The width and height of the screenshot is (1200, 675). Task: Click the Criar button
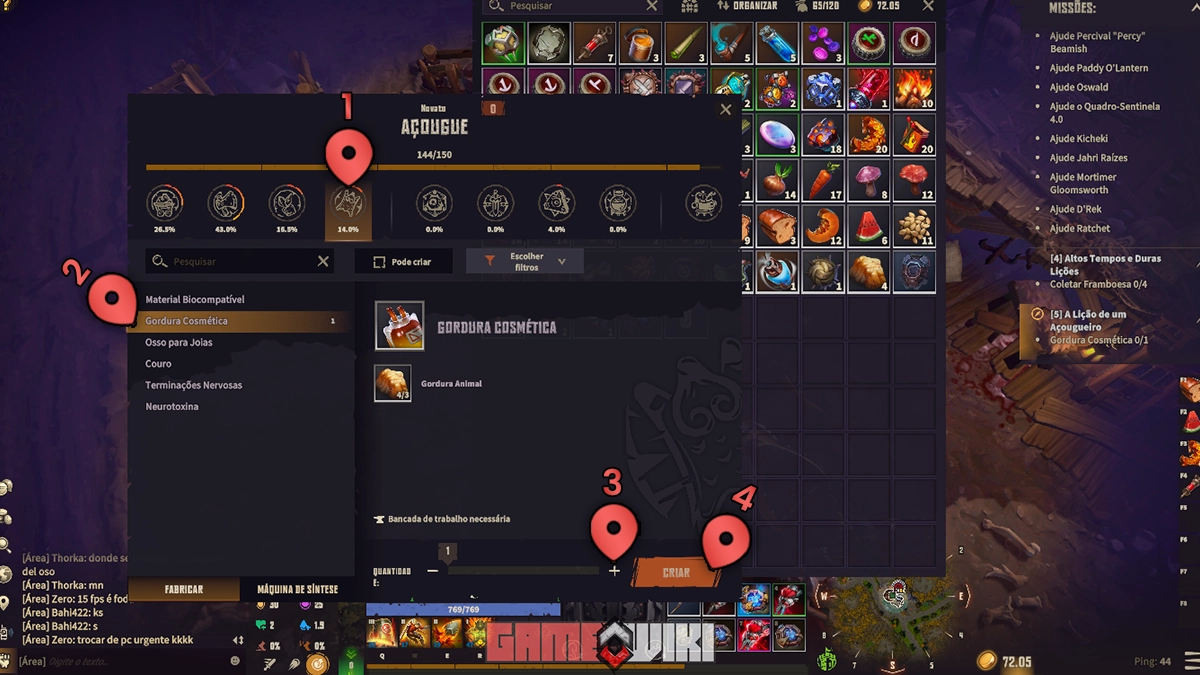coord(676,573)
